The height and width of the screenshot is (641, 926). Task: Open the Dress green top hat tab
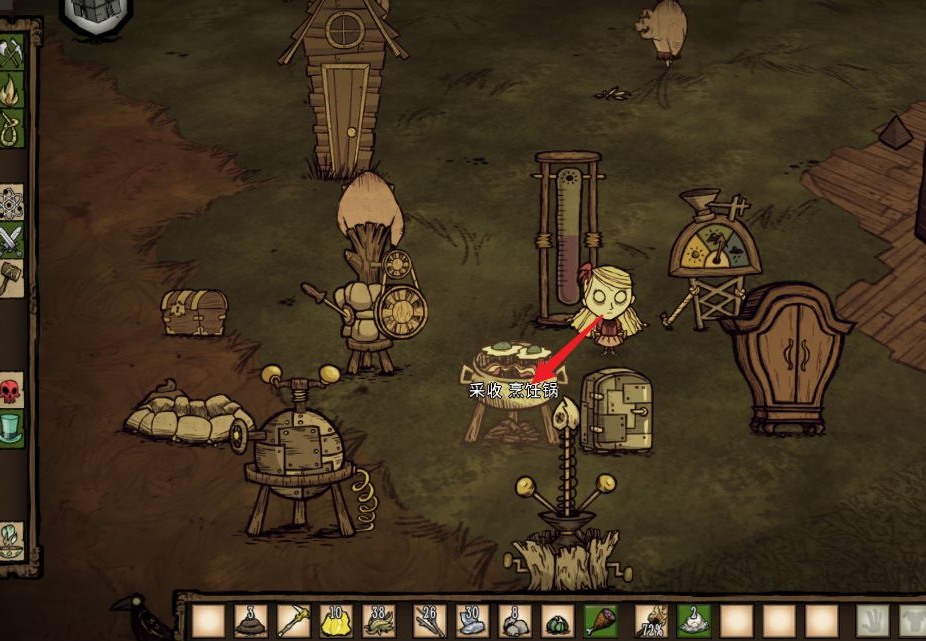[12, 428]
